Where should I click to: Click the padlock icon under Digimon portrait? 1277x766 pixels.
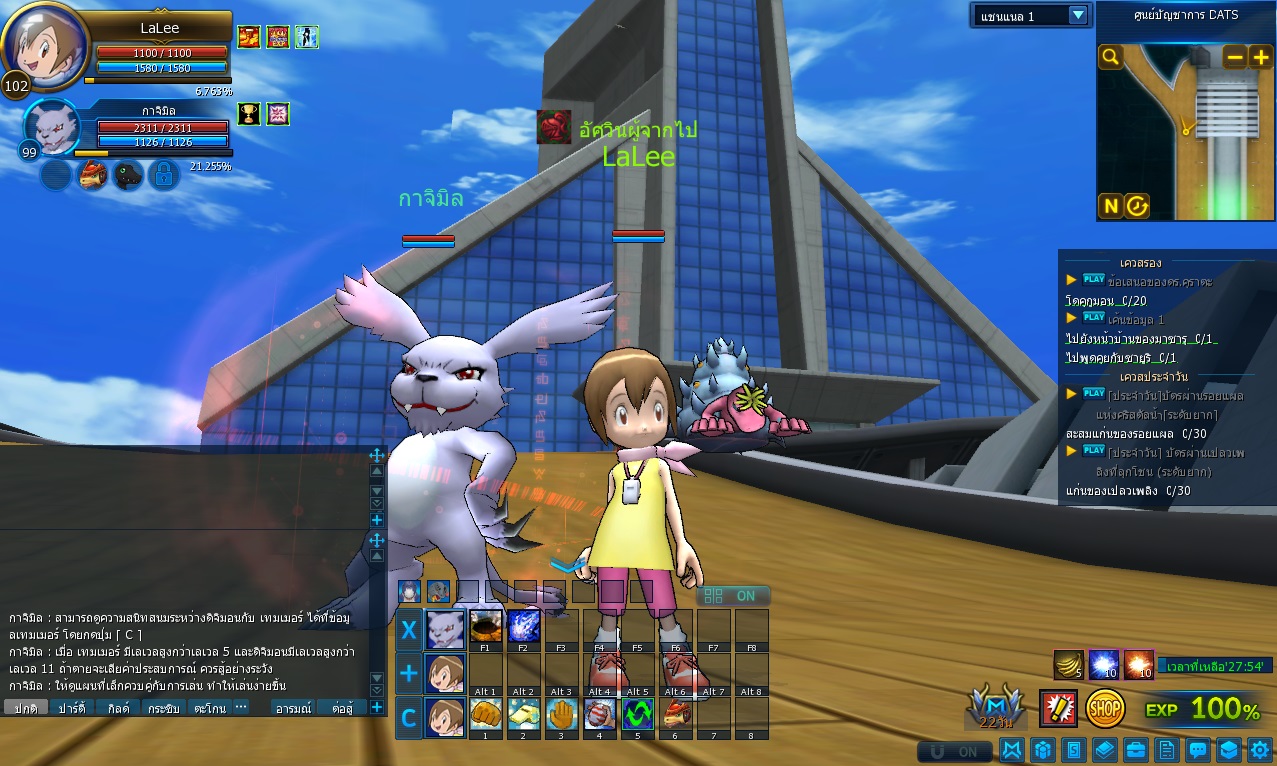coord(164,175)
